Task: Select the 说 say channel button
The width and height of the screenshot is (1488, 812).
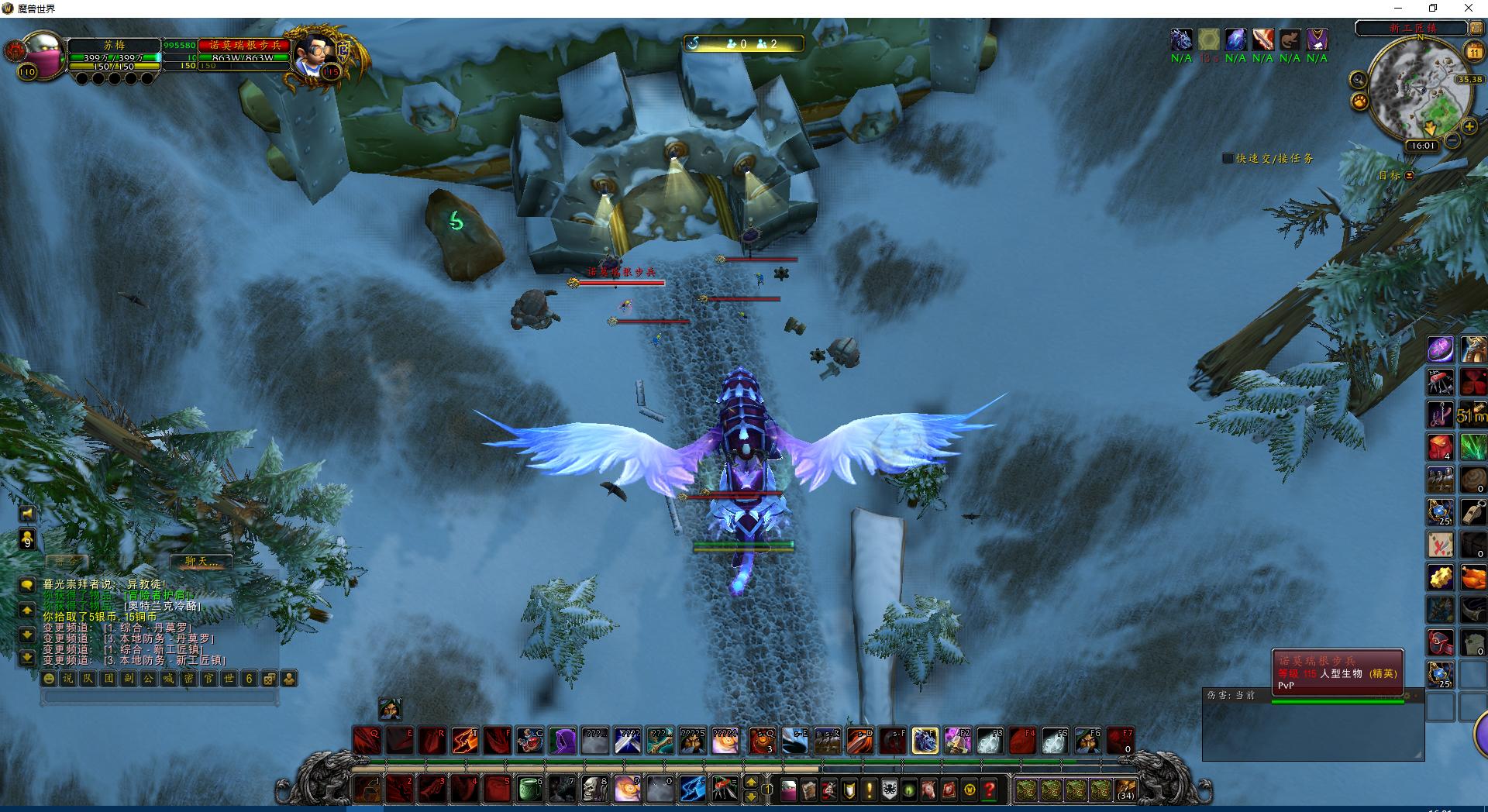Action: 68,679
